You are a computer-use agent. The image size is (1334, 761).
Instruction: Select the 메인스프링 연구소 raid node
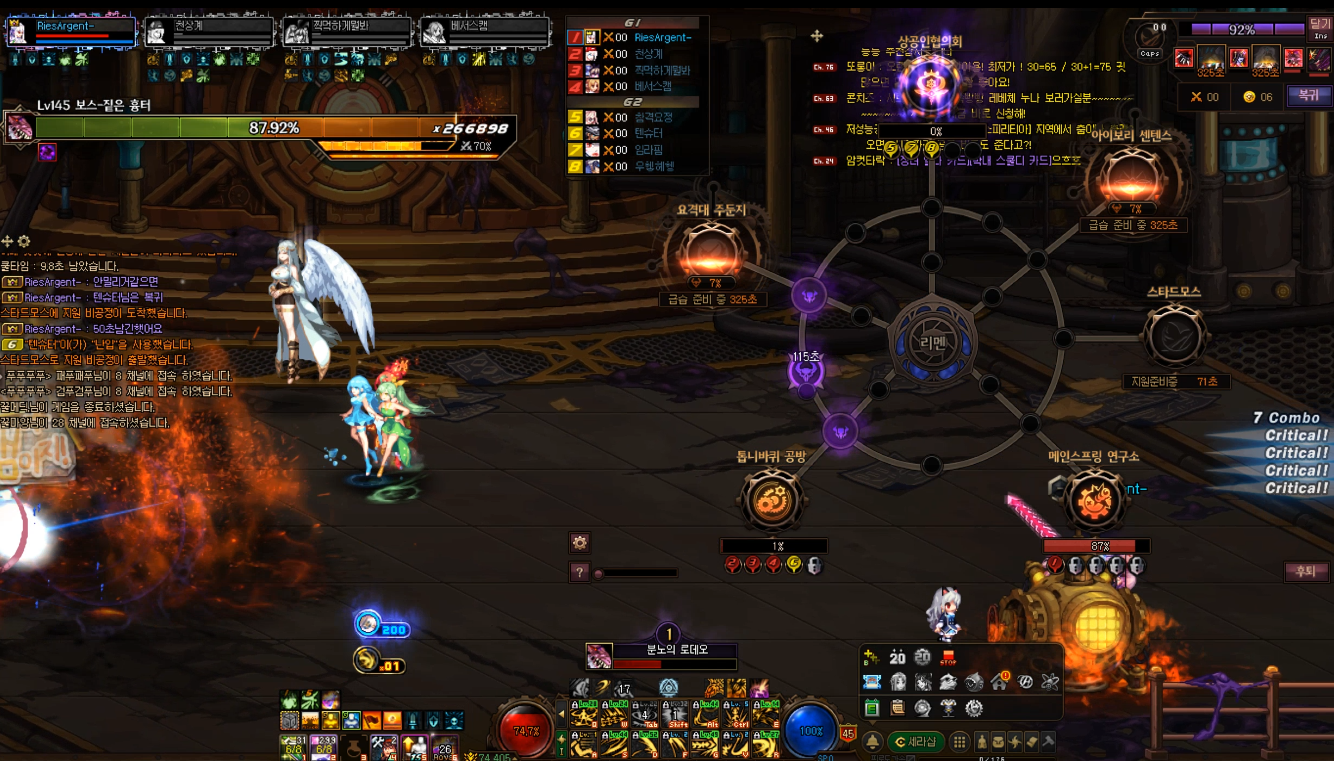tap(1094, 500)
